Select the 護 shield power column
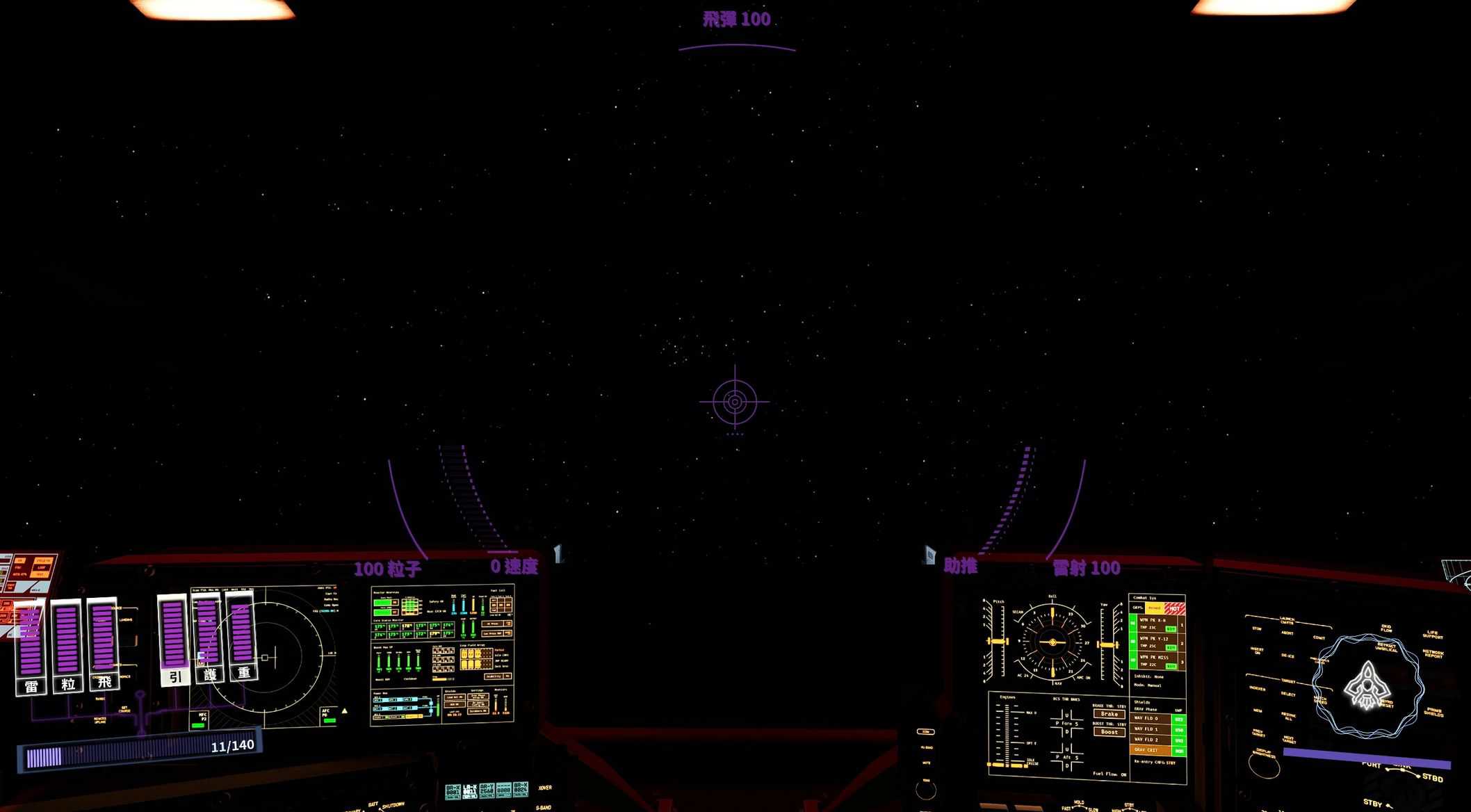This screenshot has width=1471, height=812. (208, 636)
